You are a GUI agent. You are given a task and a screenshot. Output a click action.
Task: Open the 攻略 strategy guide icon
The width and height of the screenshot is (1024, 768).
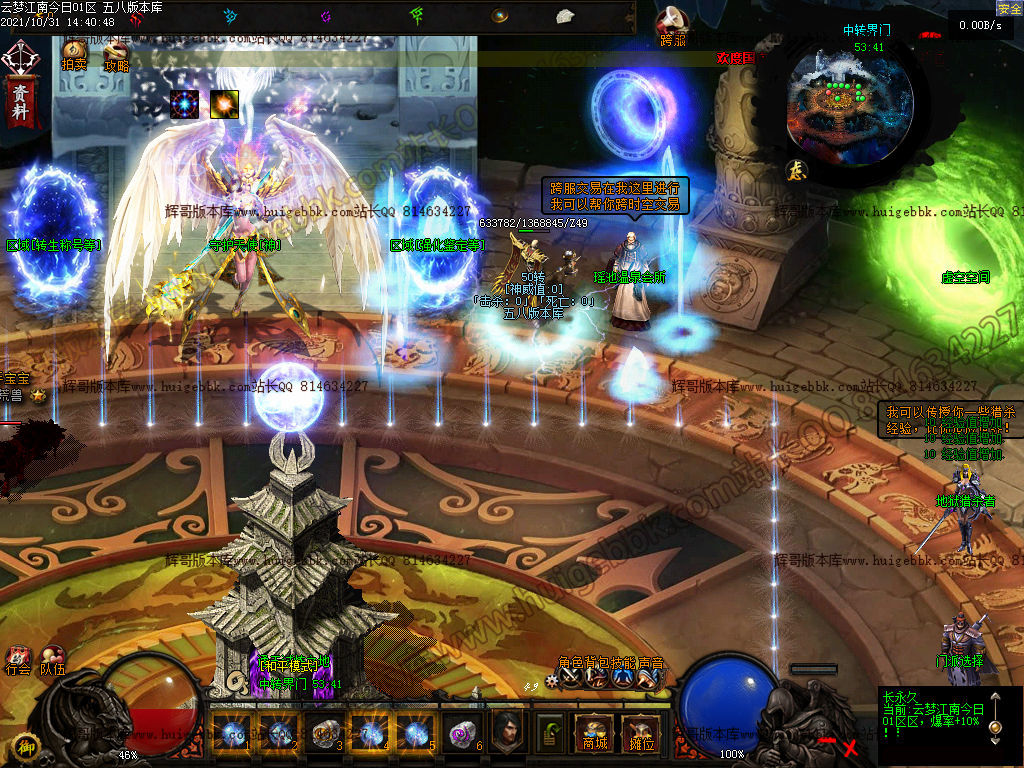click(x=116, y=53)
